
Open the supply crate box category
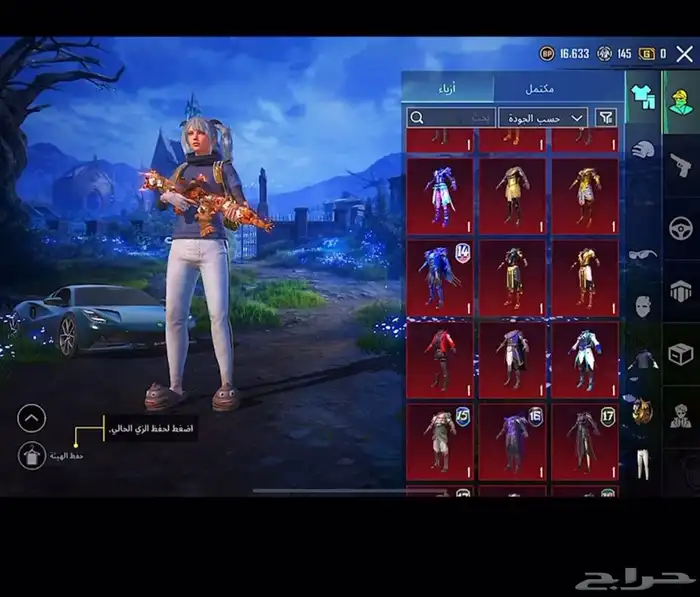[681, 354]
